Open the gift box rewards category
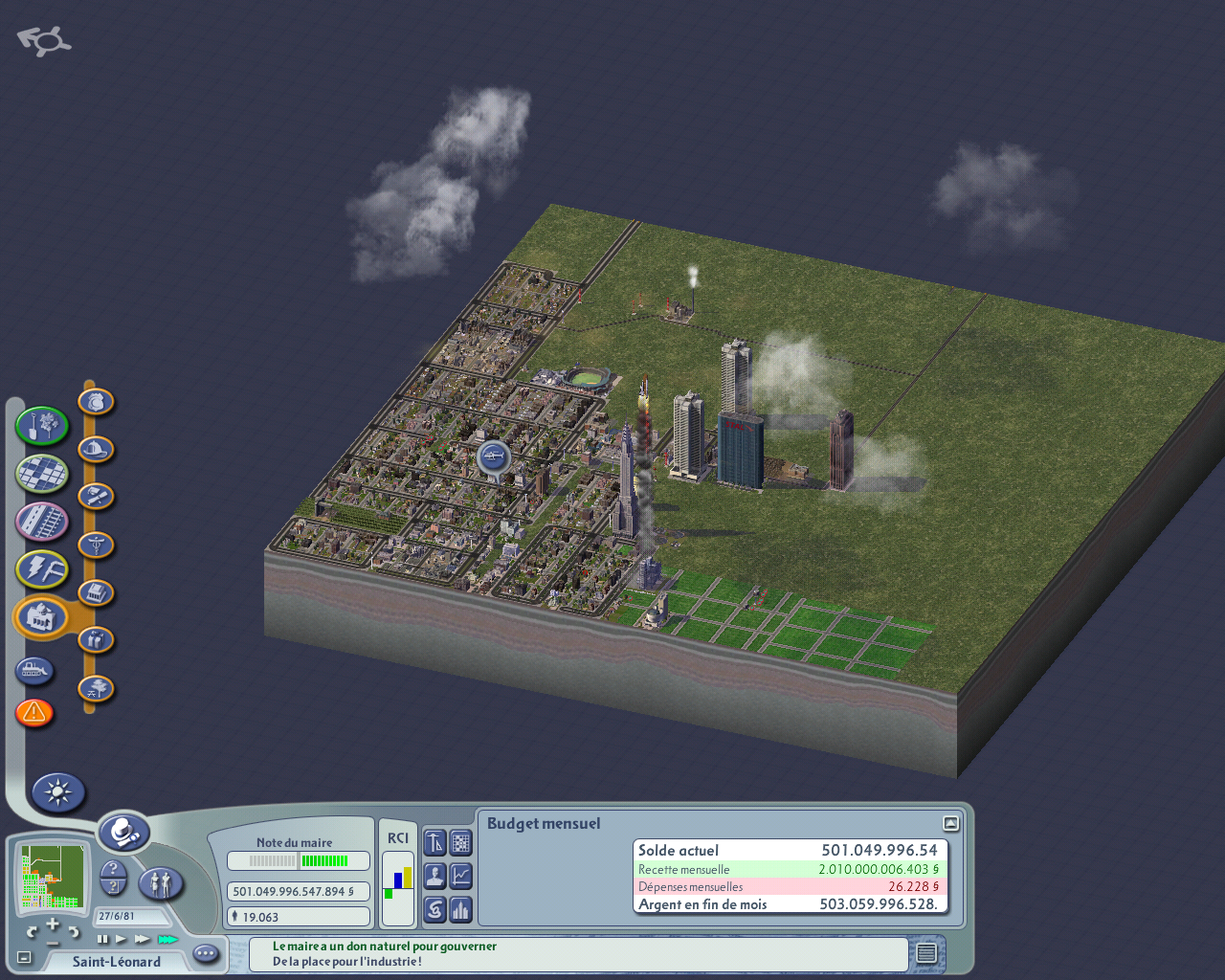The image size is (1225, 980). tap(96, 639)
